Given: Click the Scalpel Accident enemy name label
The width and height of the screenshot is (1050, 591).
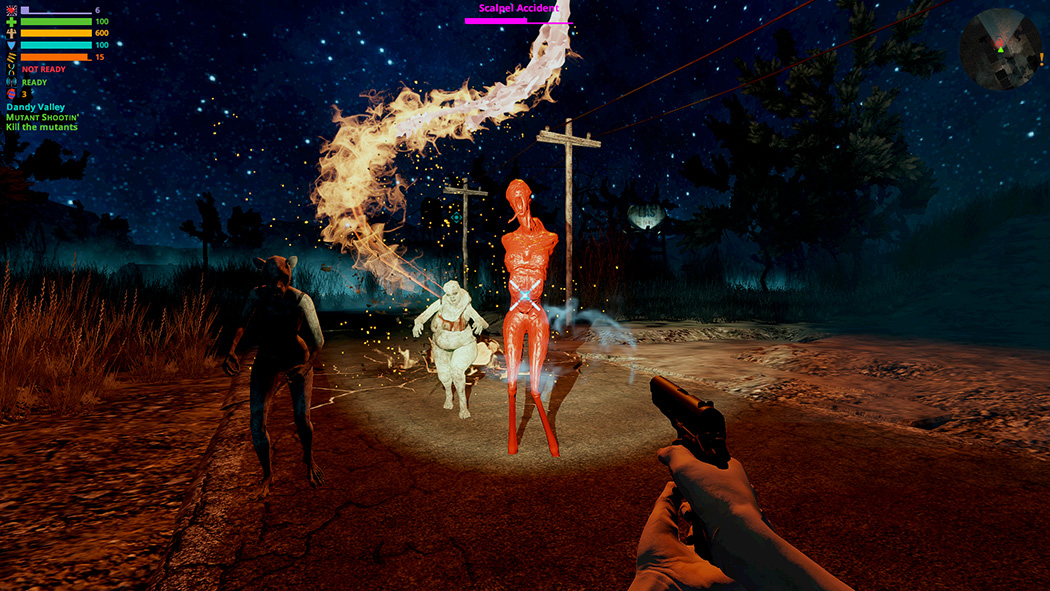Looking at the screenshot, I should pos(519,8).
